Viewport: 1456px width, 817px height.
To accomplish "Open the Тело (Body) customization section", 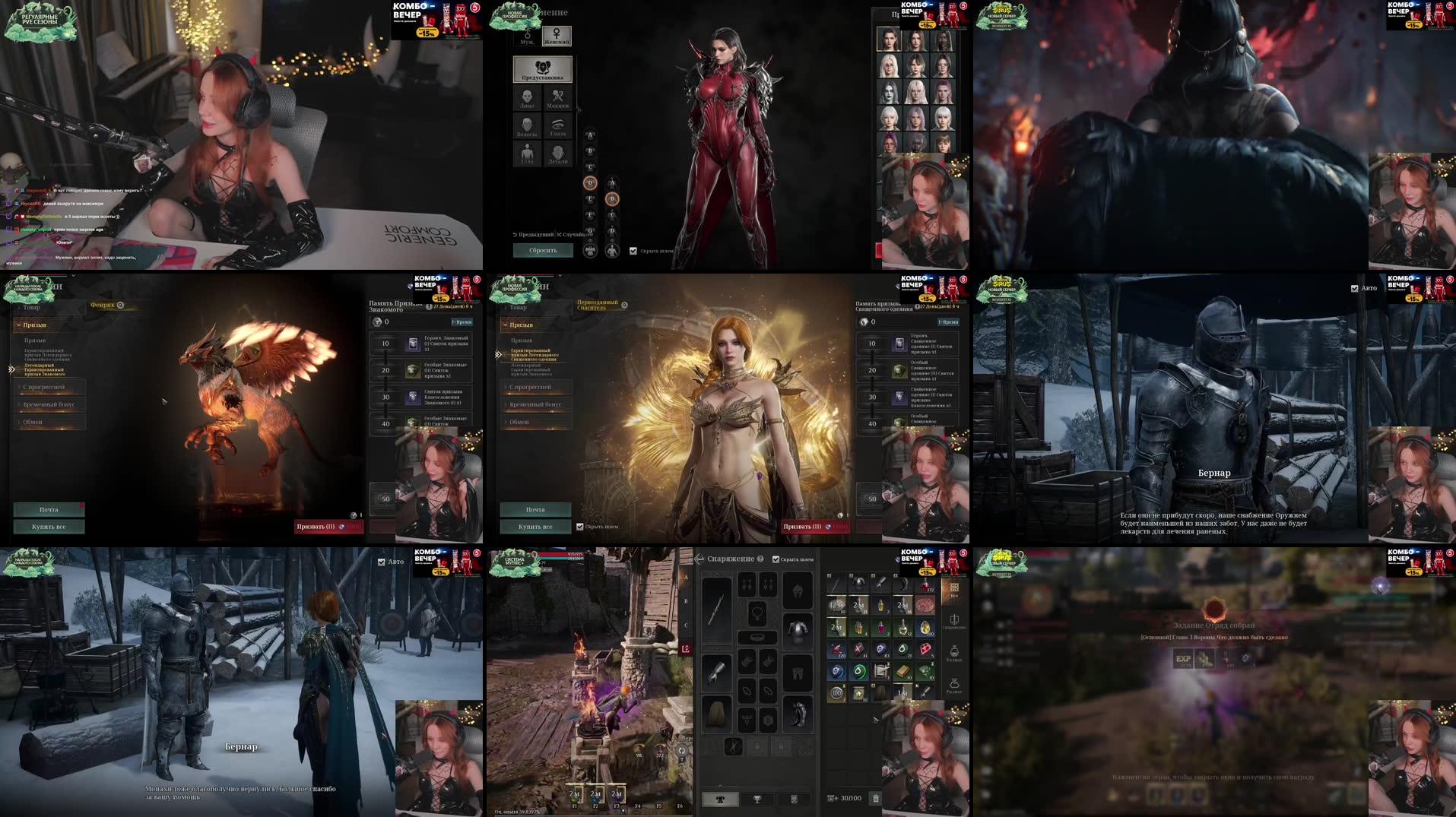I will click(x=527, y=154).
